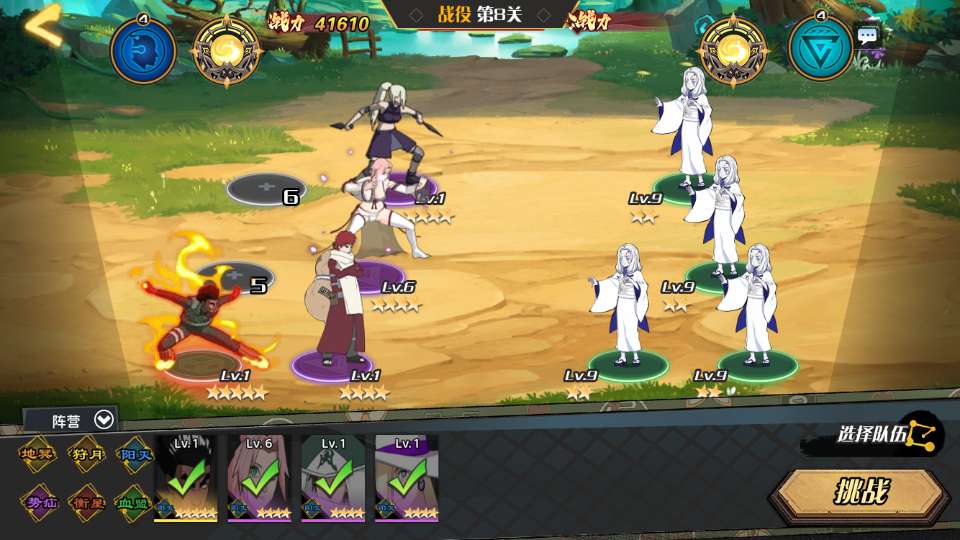This screenshot has width=960, height=540.
Task: Inspect the enemy's teal triangle formation icon
Action: point(821,49)
